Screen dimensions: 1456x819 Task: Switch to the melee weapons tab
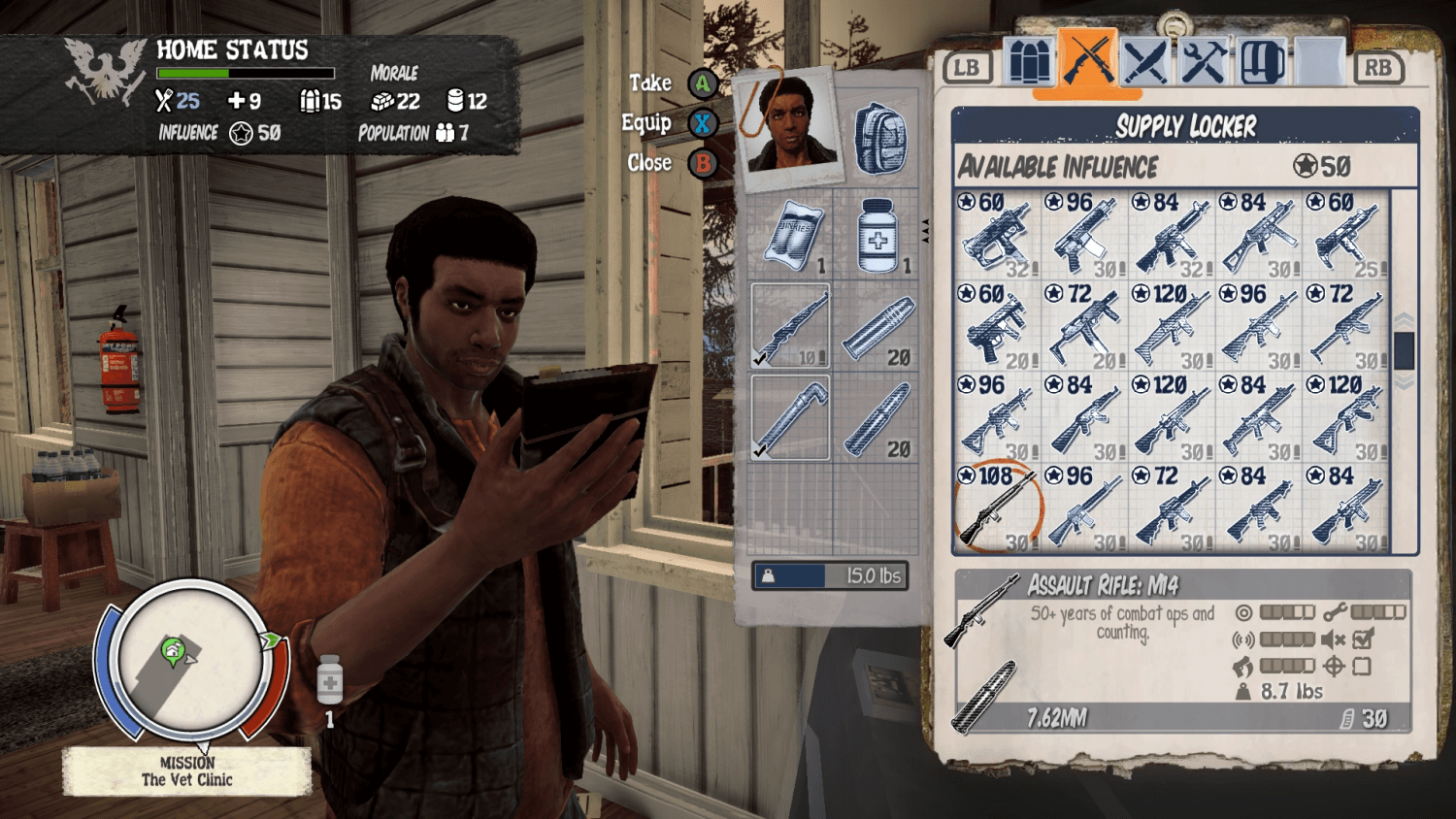pyautogui.click(x=1146, y=60)
